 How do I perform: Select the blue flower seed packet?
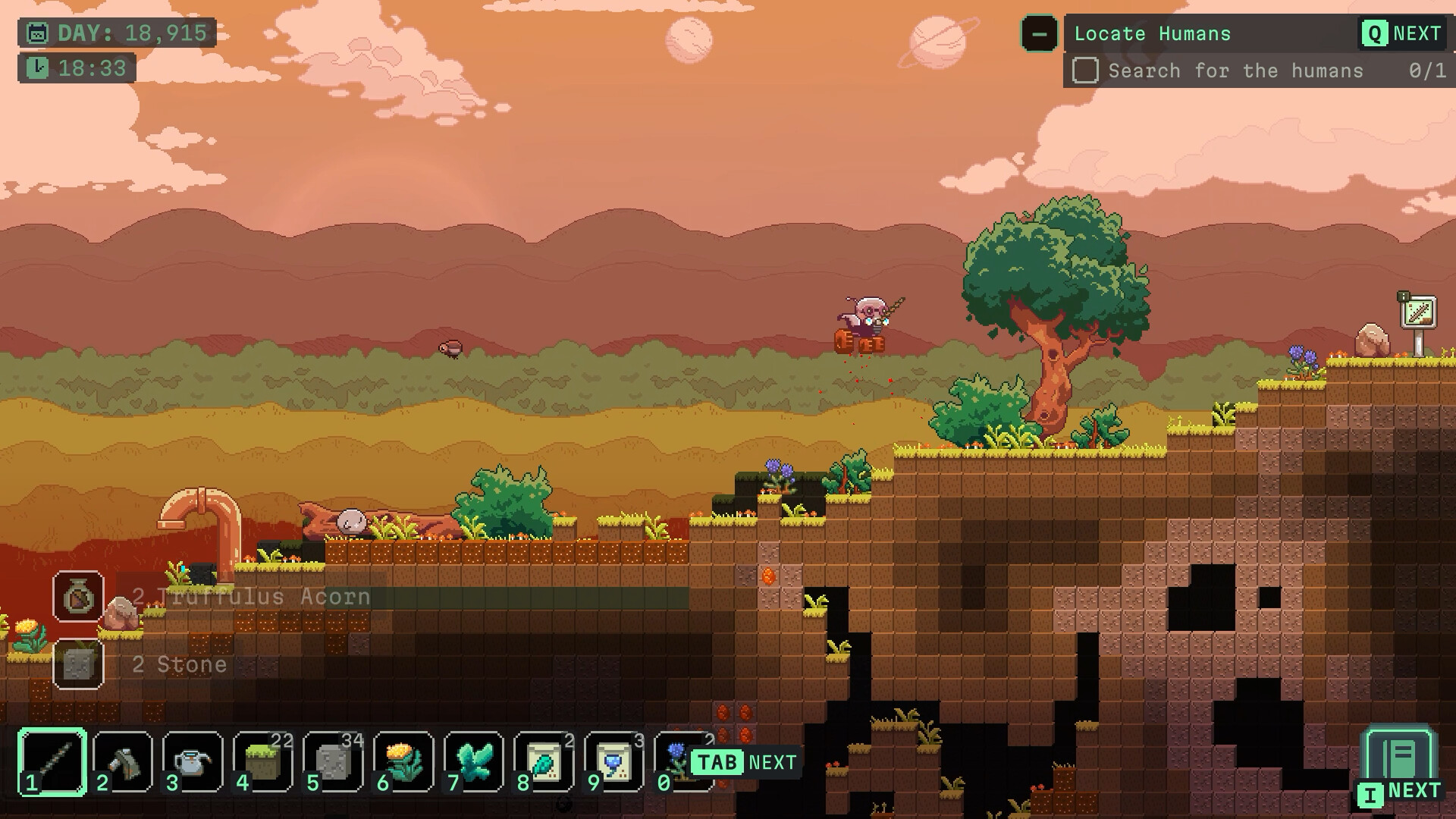613,761
